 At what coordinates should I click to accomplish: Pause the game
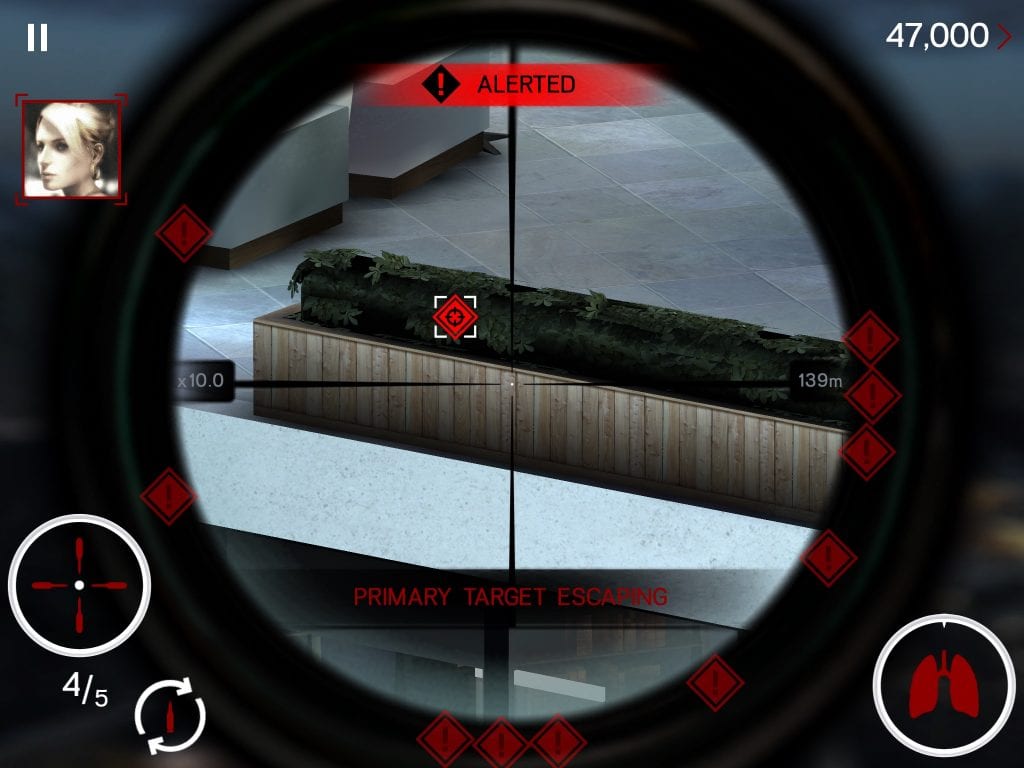click(x=37, y=38)
